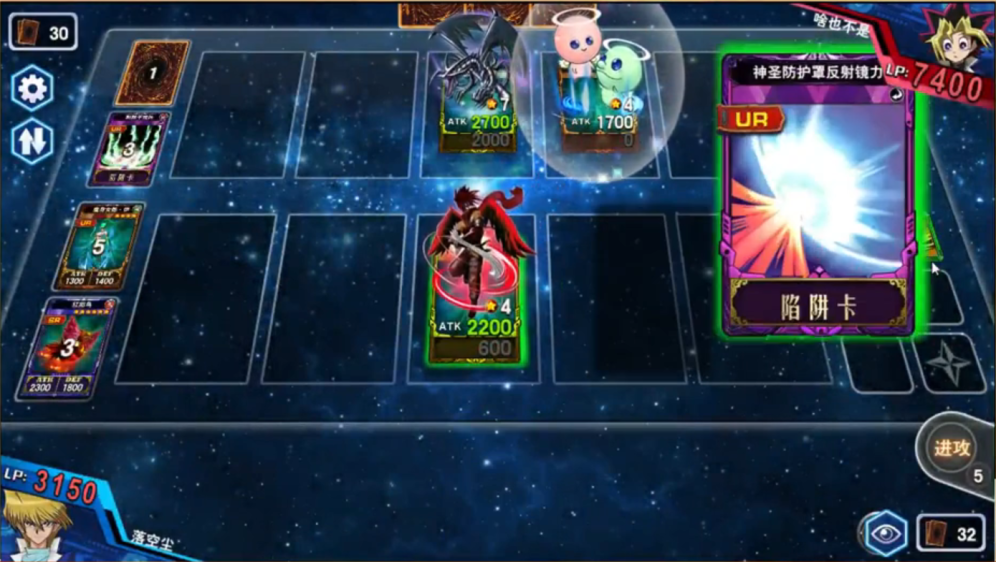Toggle the eye view button
The height and width of the screenshot is (562, 996).
[885, 534]
